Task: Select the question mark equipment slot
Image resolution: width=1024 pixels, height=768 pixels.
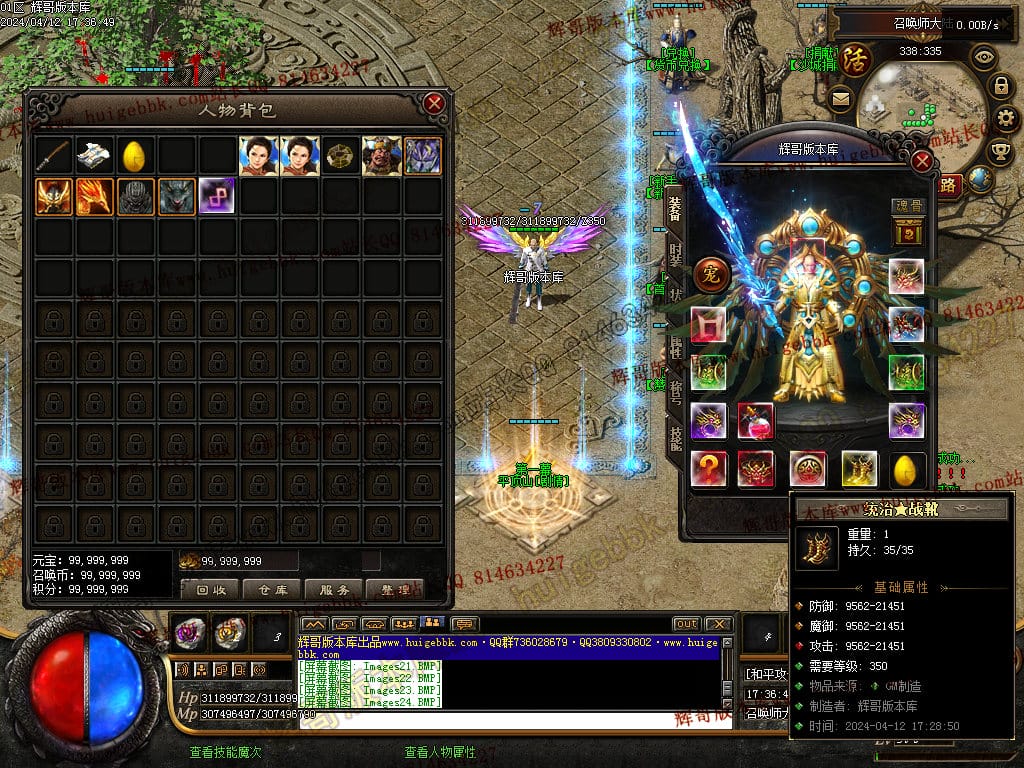Action: 709,468
